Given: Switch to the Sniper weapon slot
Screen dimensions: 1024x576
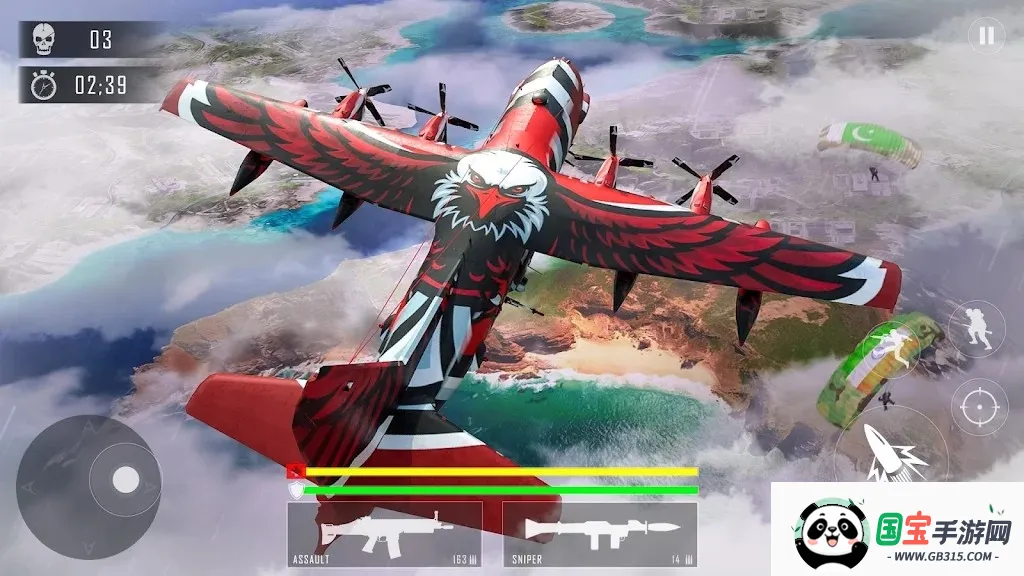Looking at the screenshot, I should [x=599, y=534].
